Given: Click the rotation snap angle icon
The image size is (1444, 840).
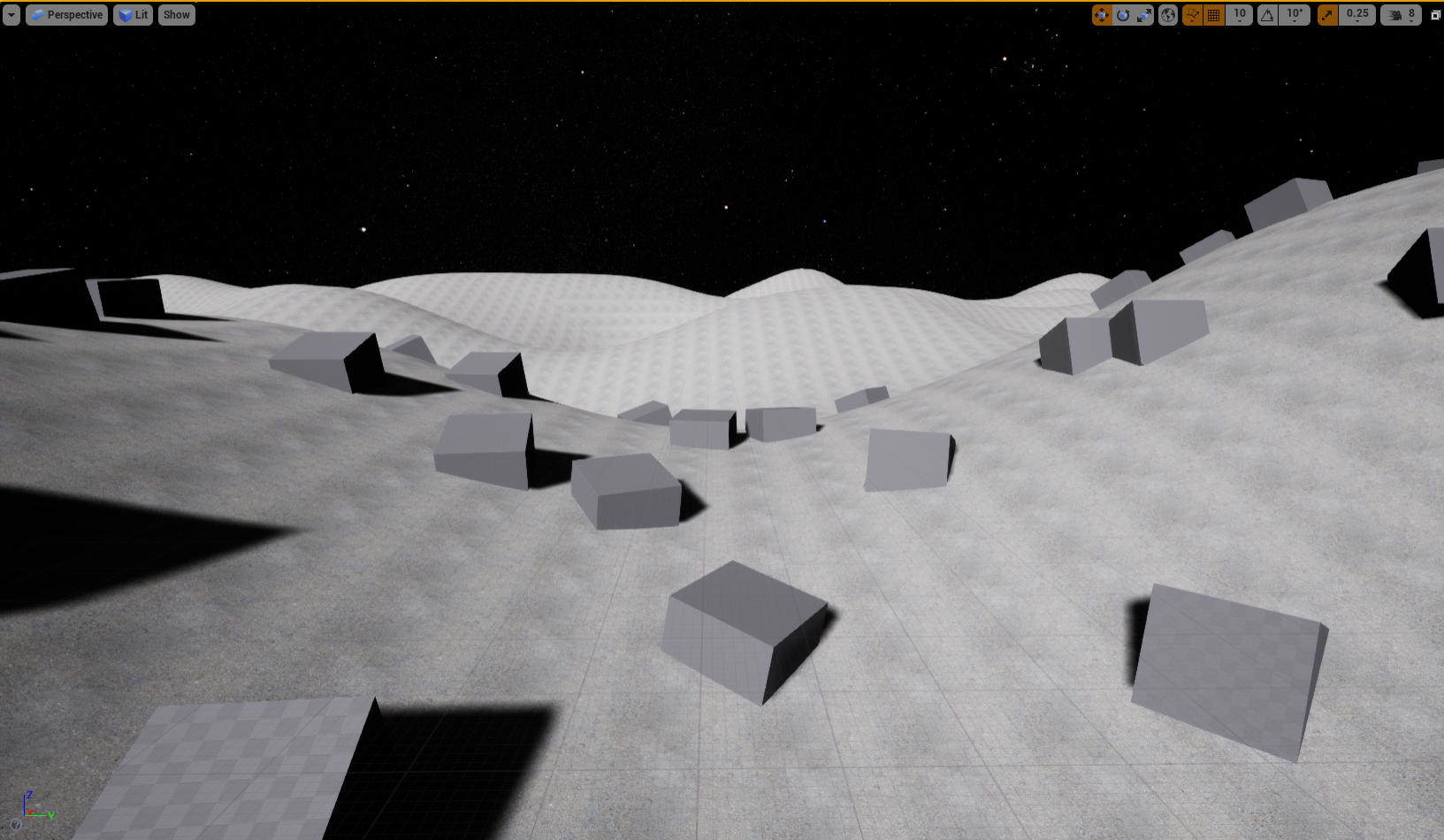Looking at the screenshot, I should (x=1267, y=14).
